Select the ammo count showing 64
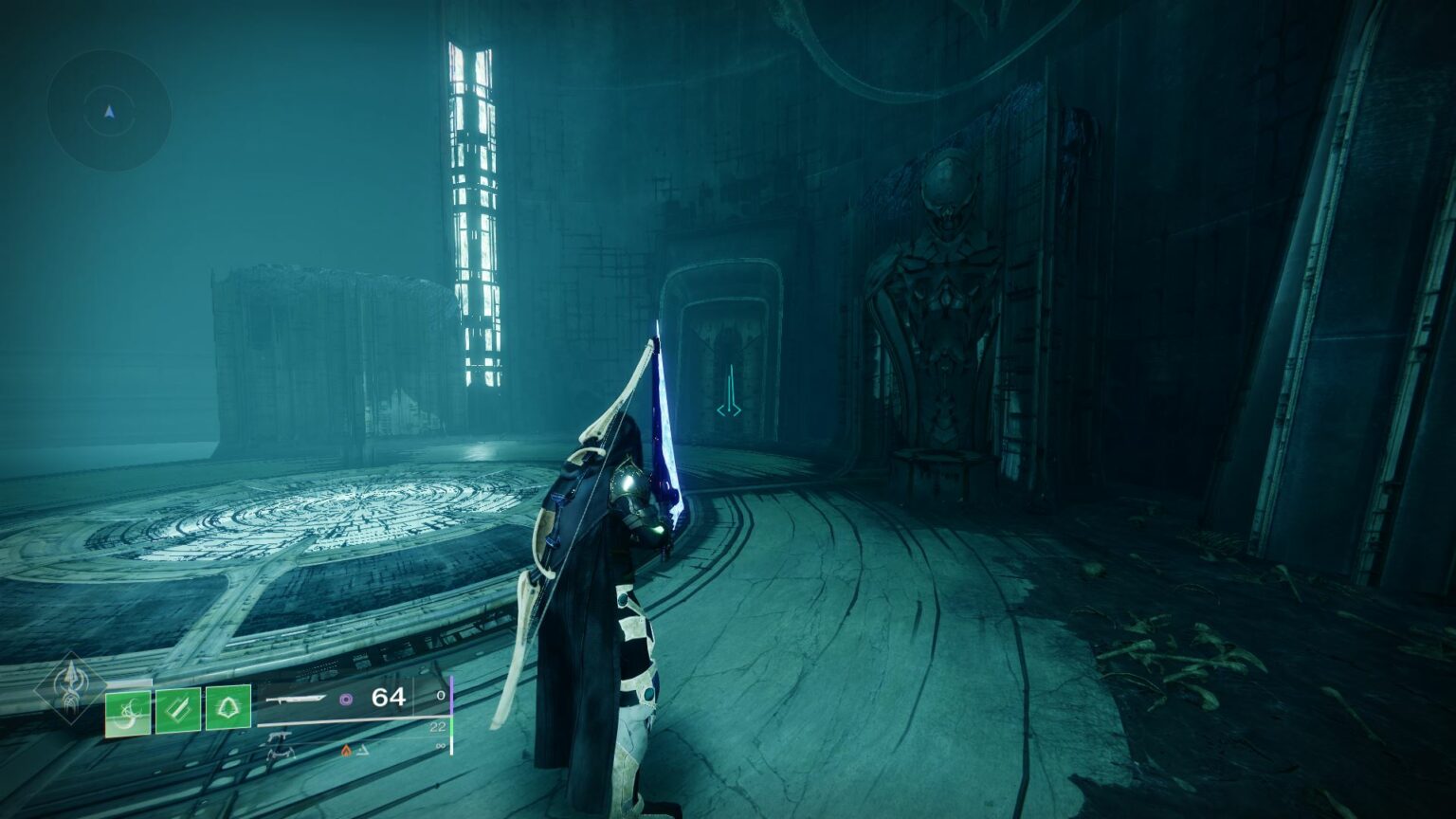The width and height of the screenshot is (1456, 819). [389, 698]
